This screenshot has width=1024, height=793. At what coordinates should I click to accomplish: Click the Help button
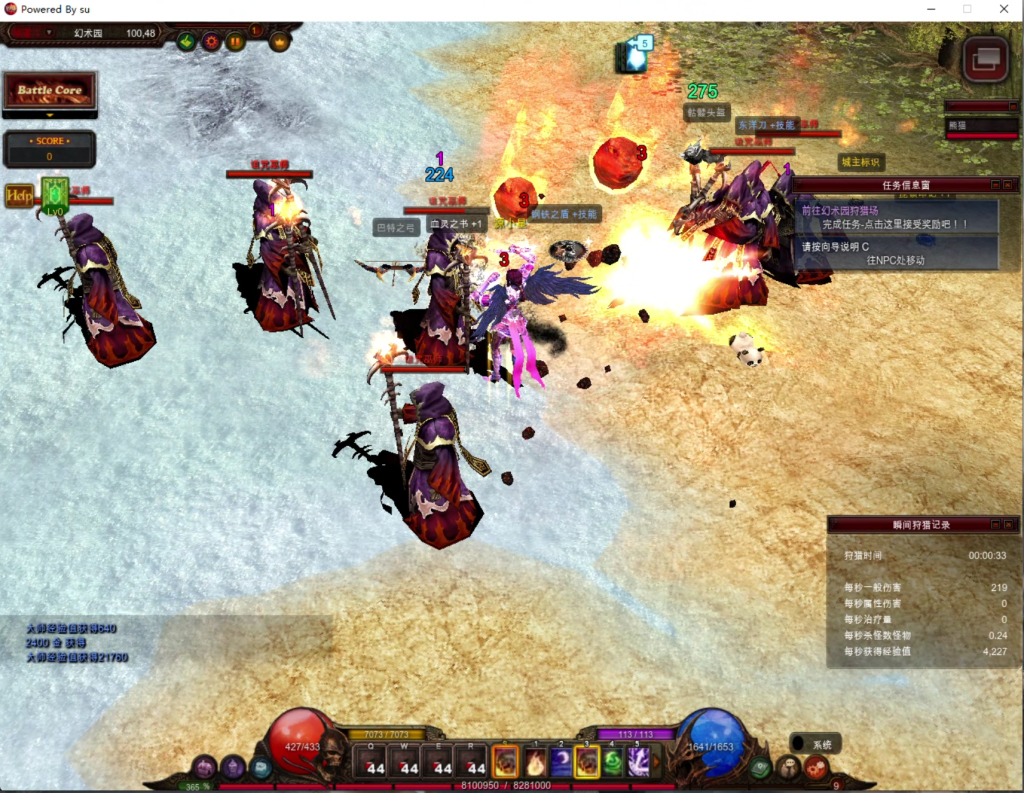click(x=18, y=195)
